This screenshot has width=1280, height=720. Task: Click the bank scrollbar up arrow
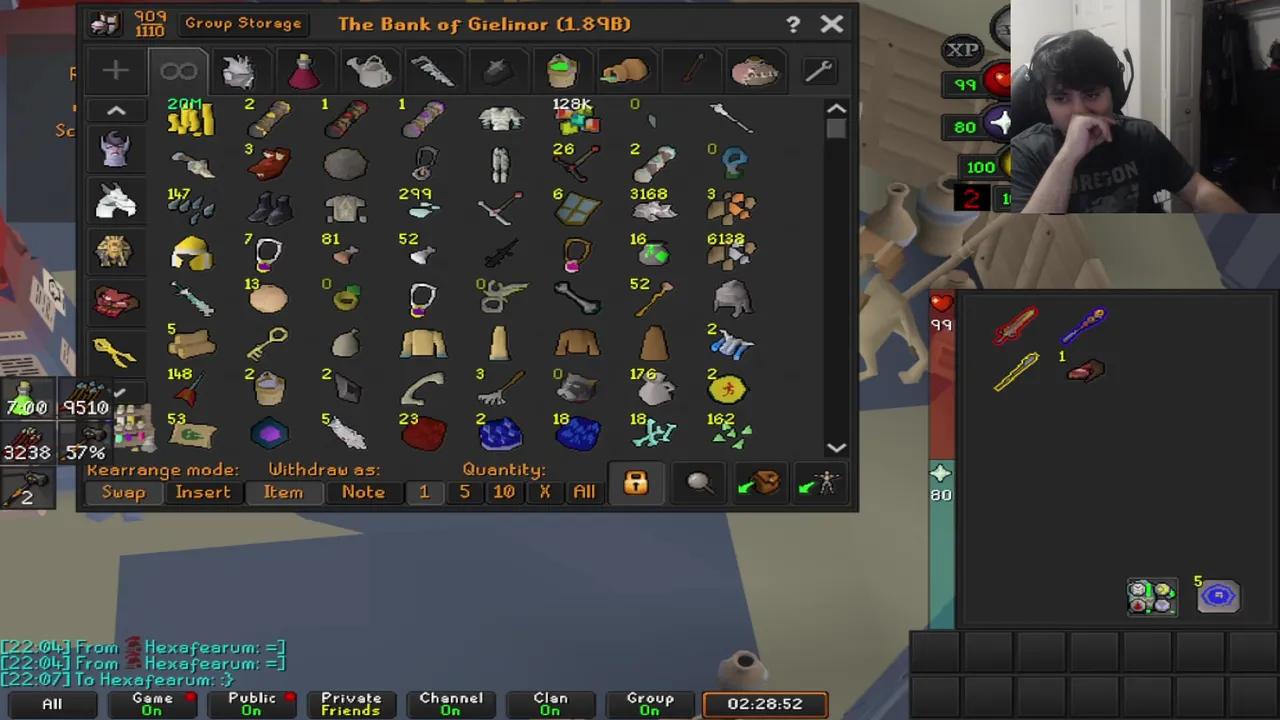click(x=836, y=110)
